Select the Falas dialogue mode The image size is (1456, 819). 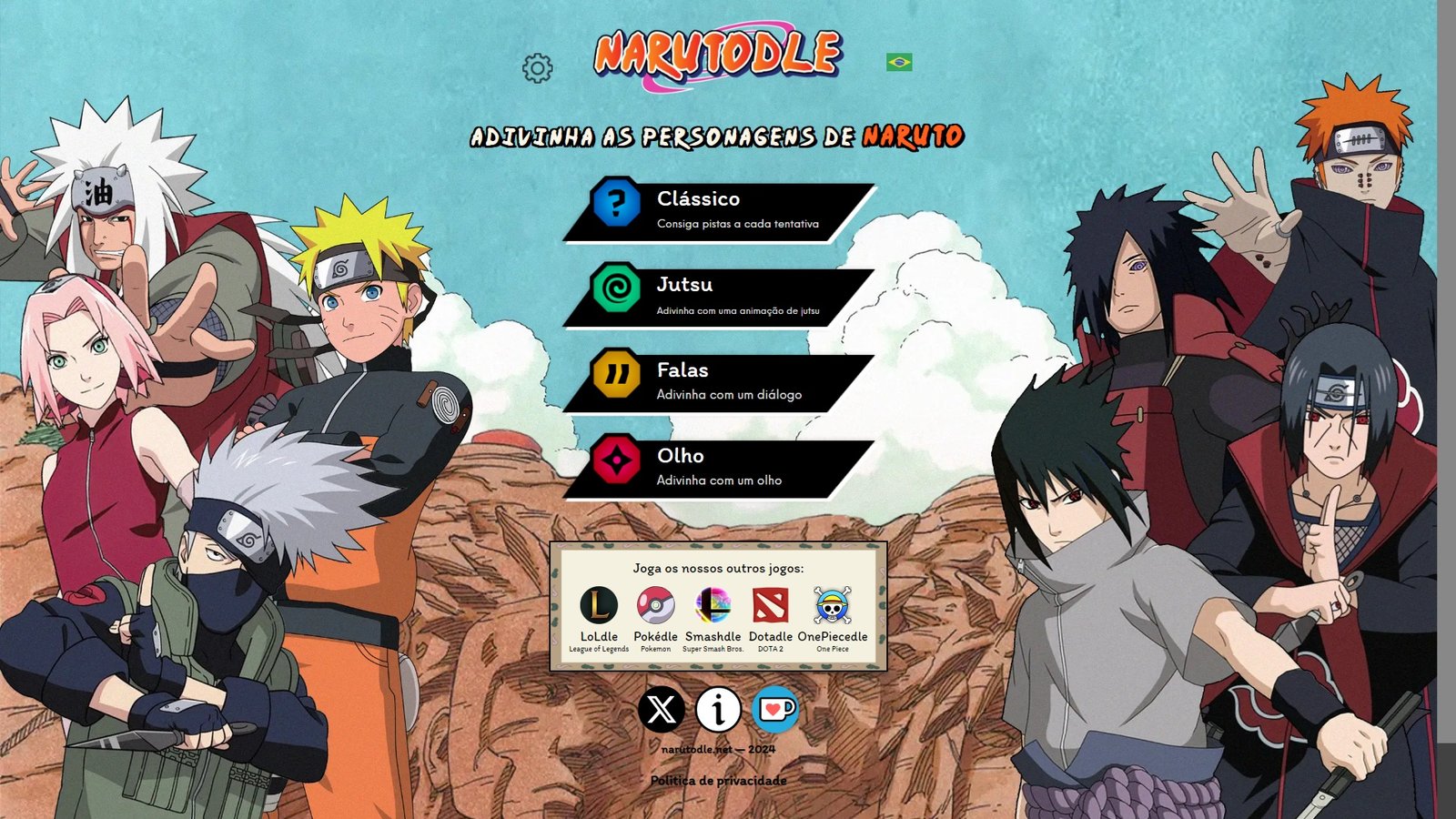click(719, 380)
